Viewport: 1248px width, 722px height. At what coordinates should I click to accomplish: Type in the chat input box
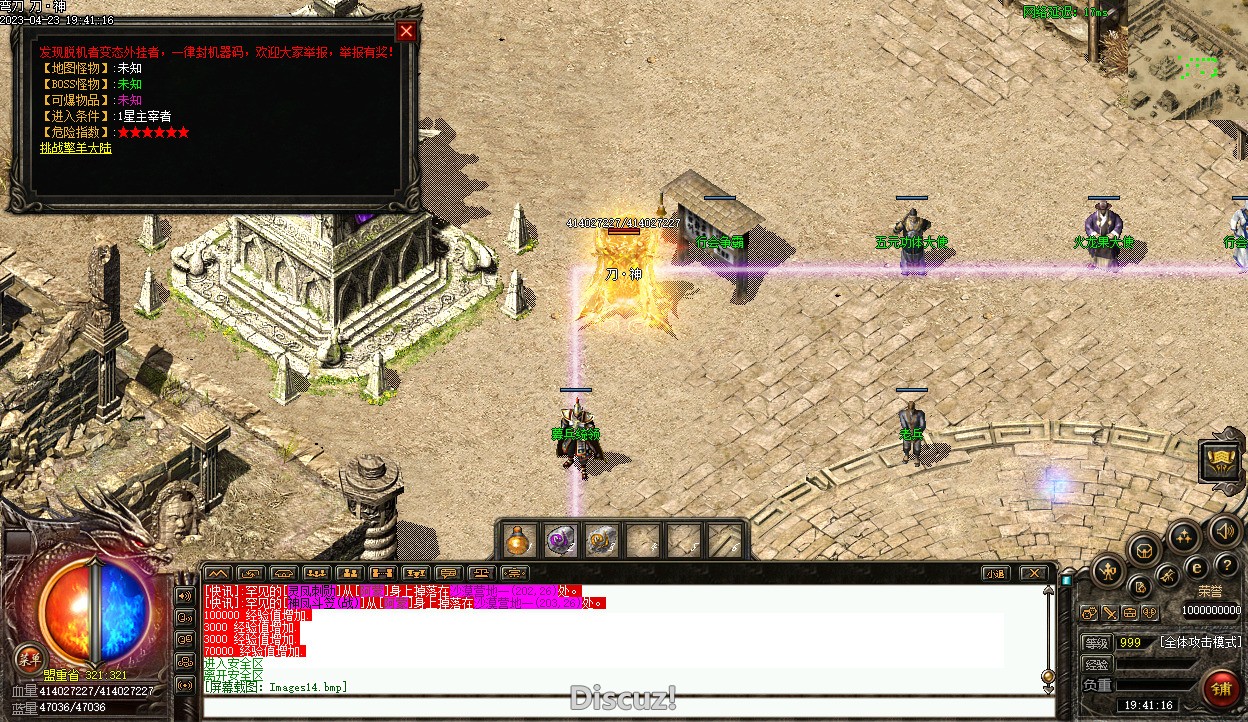tap(628, 706)
